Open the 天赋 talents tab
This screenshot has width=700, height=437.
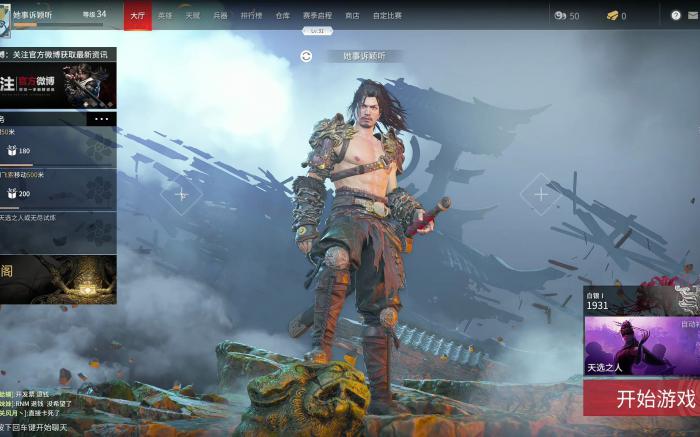click(x=193, y=15)
